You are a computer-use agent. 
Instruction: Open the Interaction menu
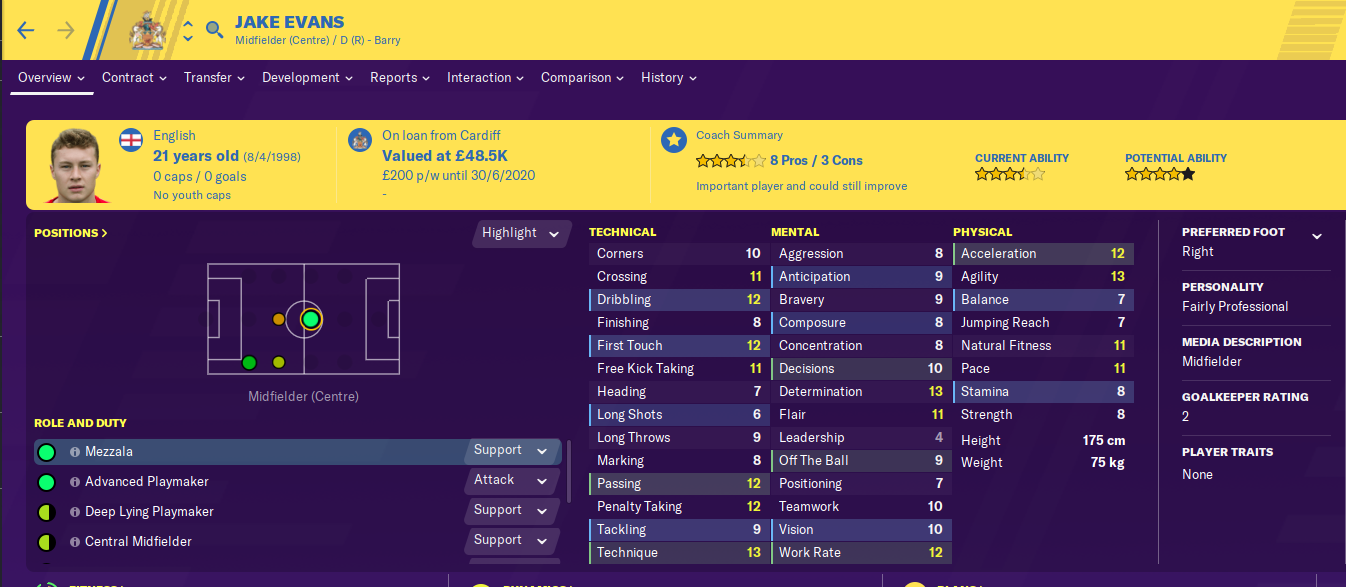point(485,78)
